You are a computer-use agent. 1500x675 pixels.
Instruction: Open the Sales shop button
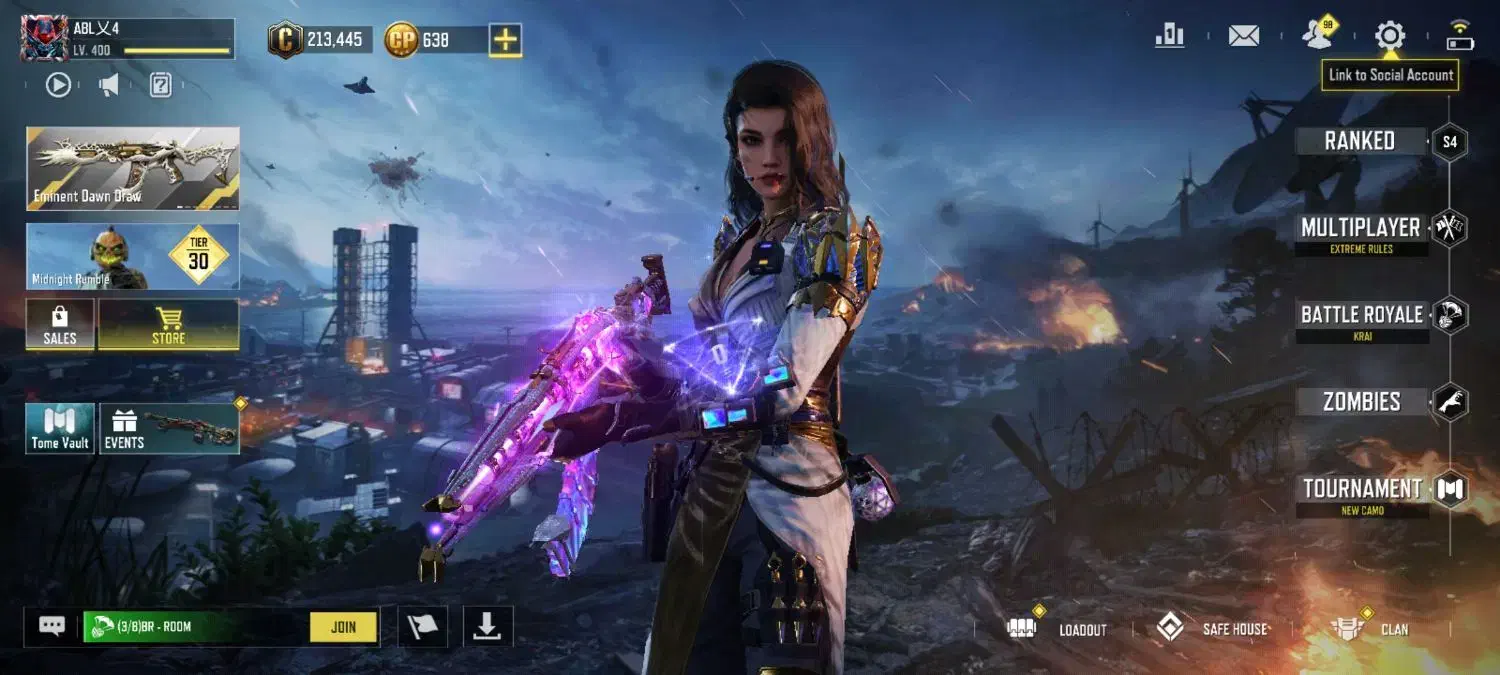tap(60, 326)
